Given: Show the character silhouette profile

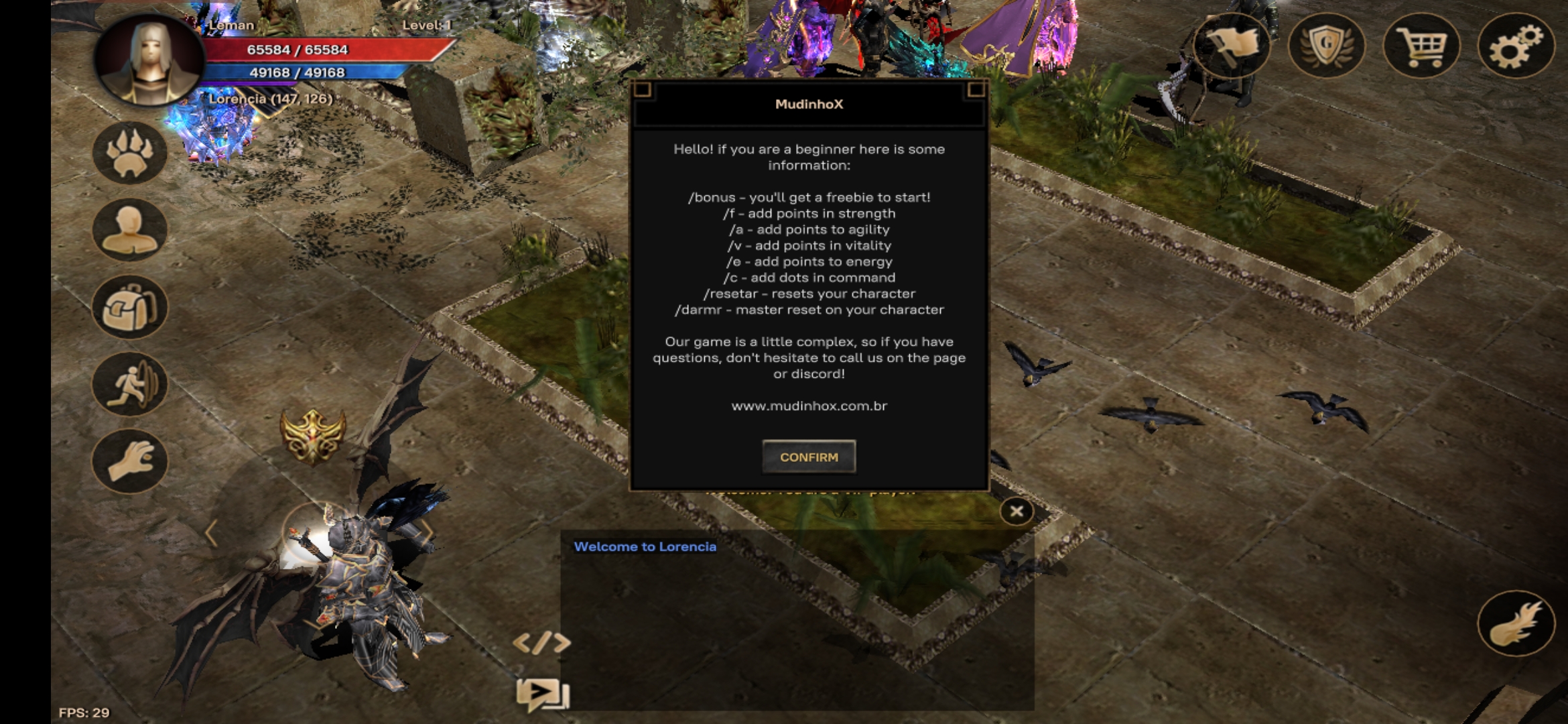Looking at the screenshot, I should [x=129, y=230].
